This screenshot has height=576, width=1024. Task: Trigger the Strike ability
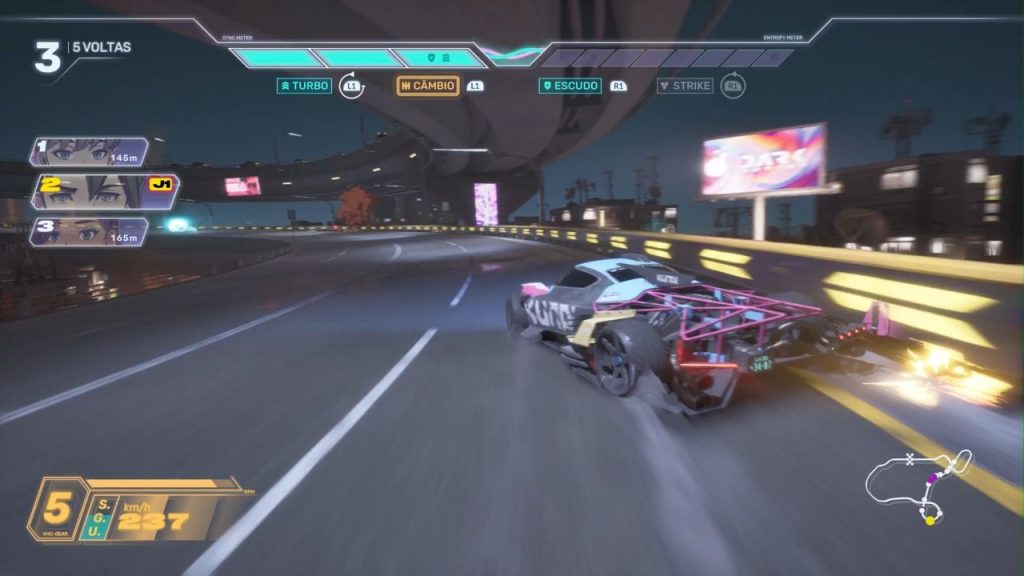(685, 86)
